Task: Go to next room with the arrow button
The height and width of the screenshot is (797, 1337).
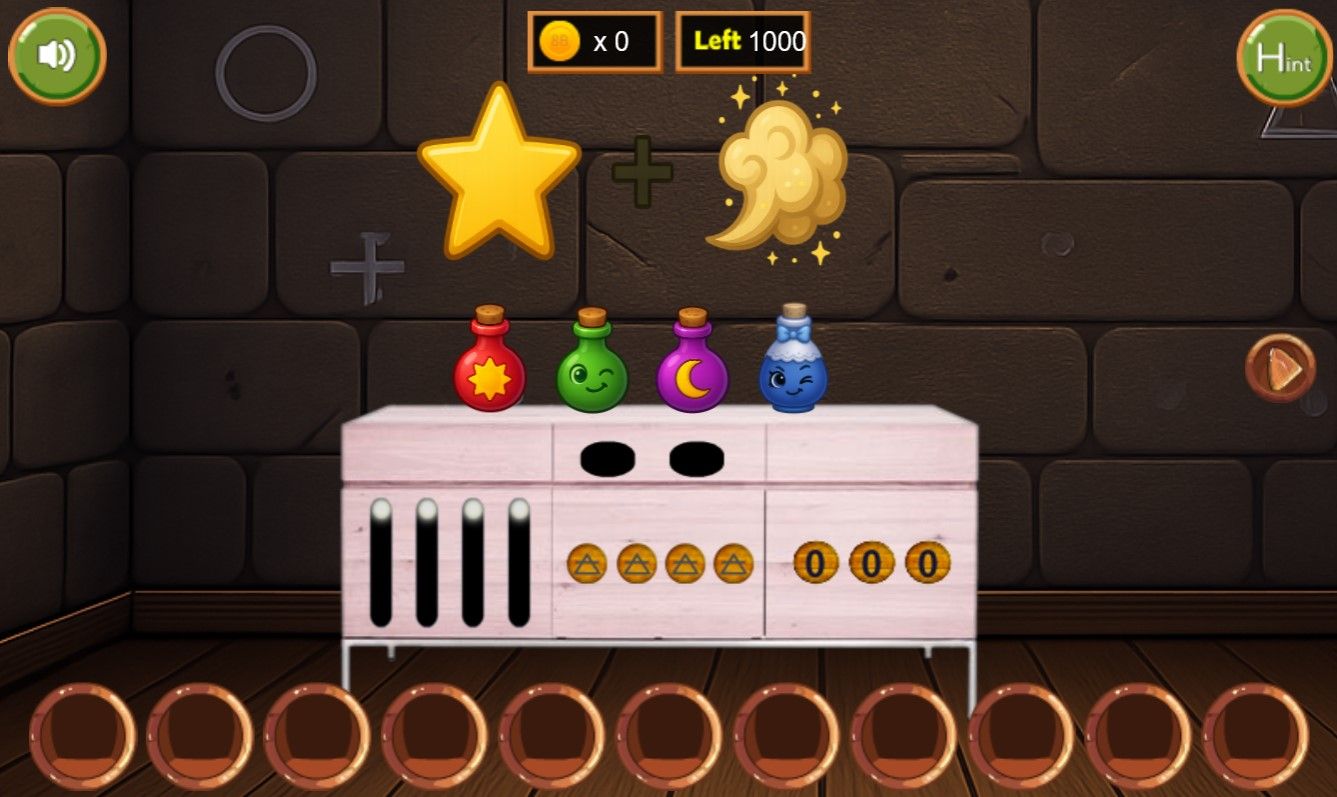Action: 1280,369
